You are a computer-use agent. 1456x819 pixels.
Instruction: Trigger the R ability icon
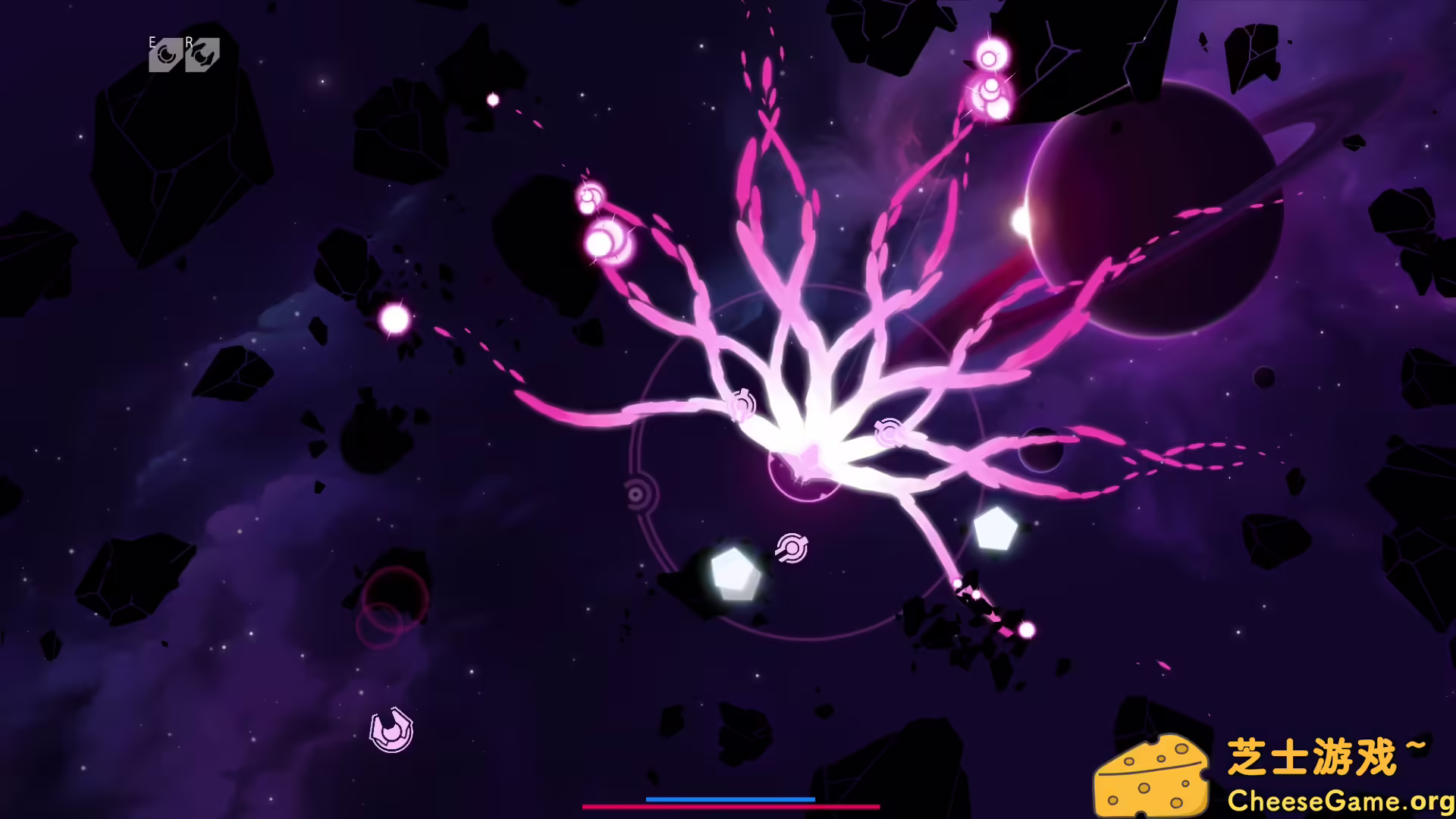(202, 53)
